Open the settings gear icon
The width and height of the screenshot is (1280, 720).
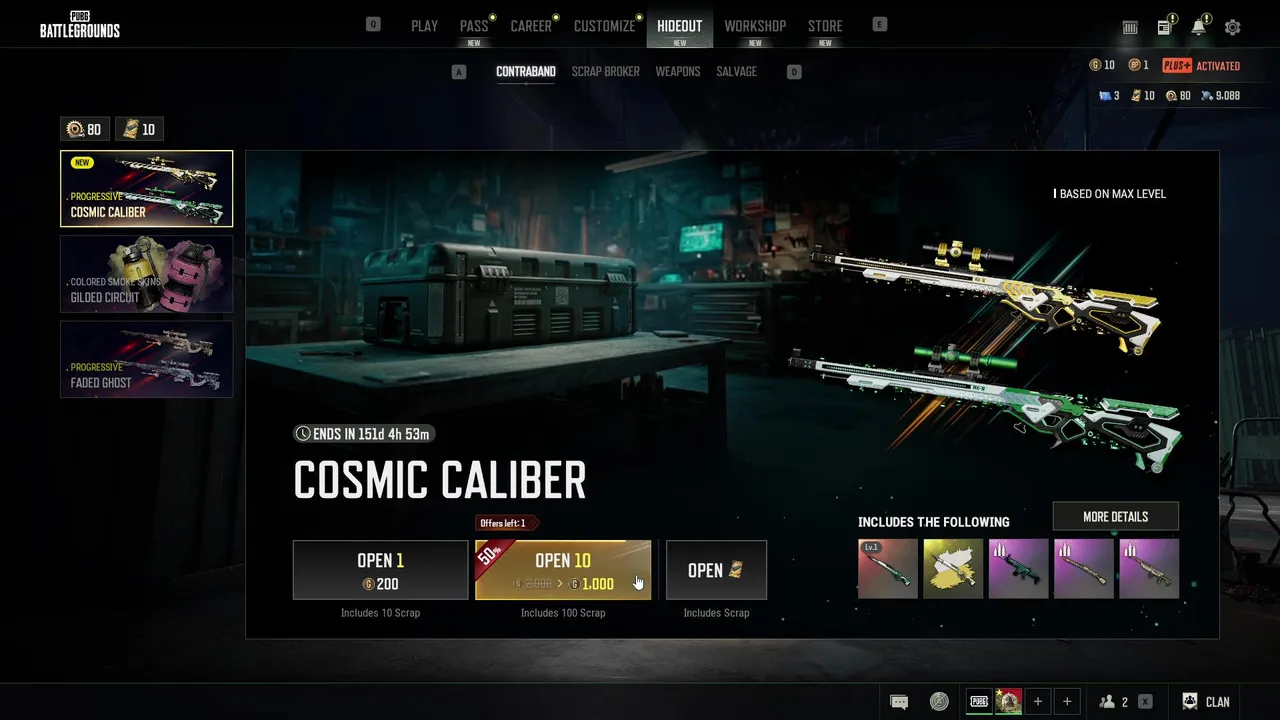[x=1232, y=28]
